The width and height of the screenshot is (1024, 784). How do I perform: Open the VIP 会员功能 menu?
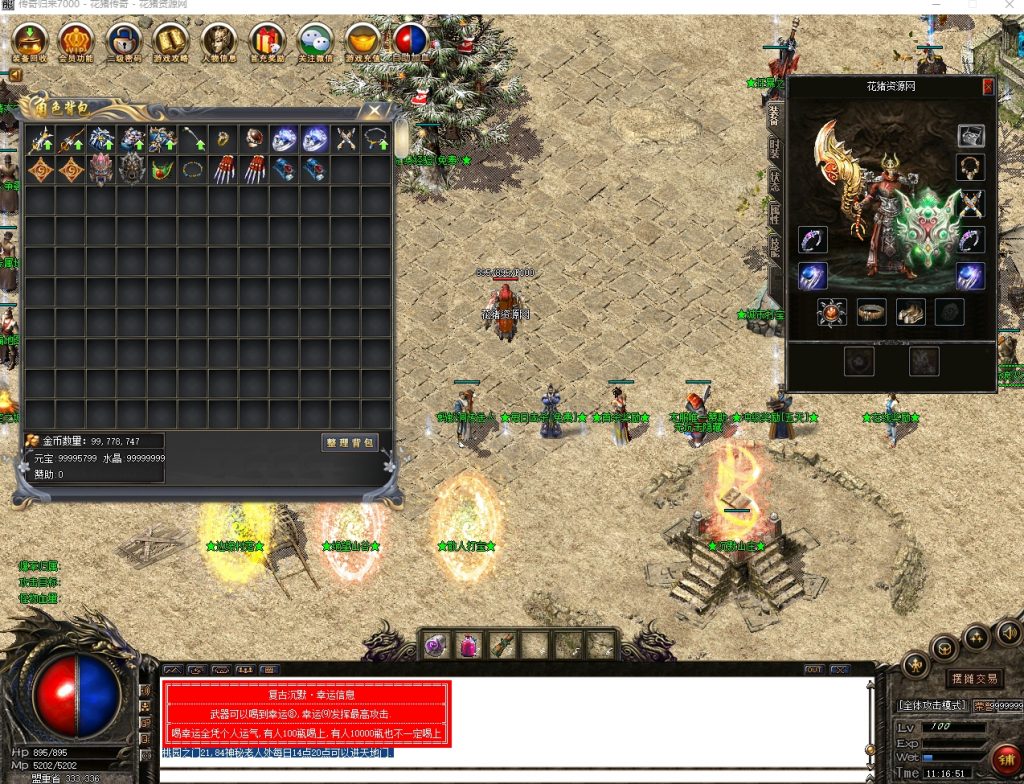76,43
